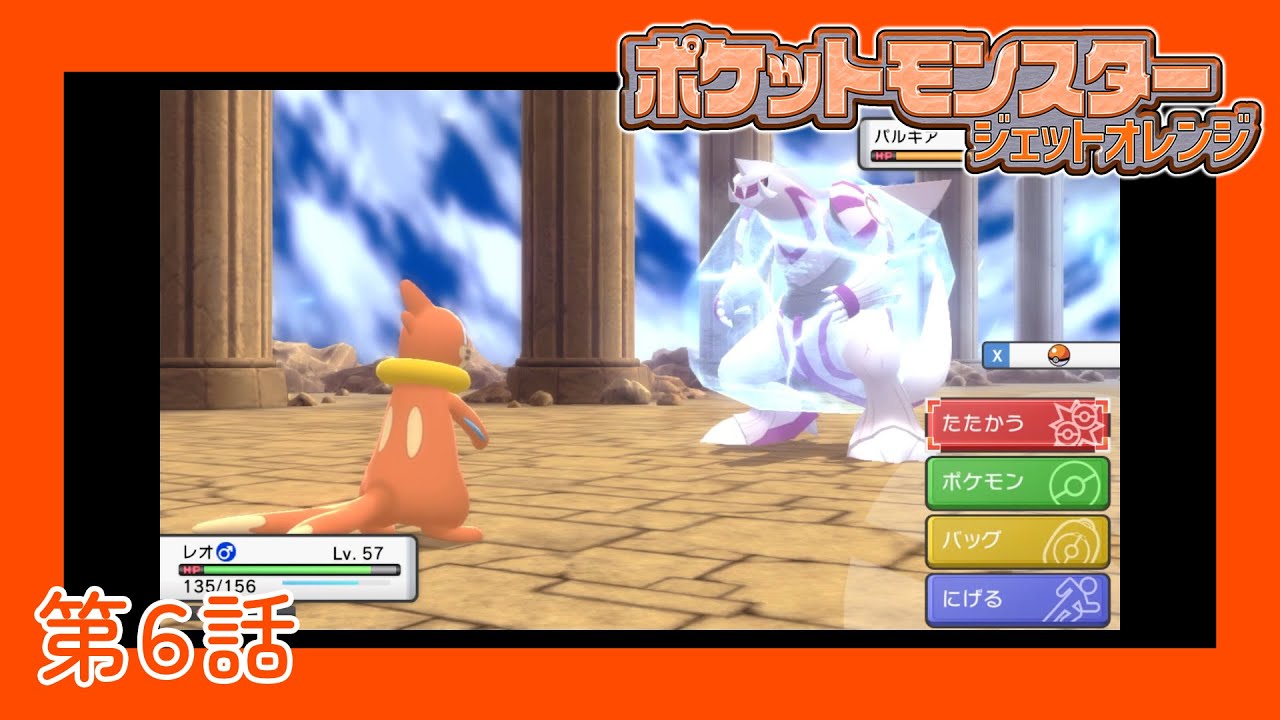Open the bag icon on バッグ button
The width and height of the screenshot is (1280, 720).
[1073, 540]
